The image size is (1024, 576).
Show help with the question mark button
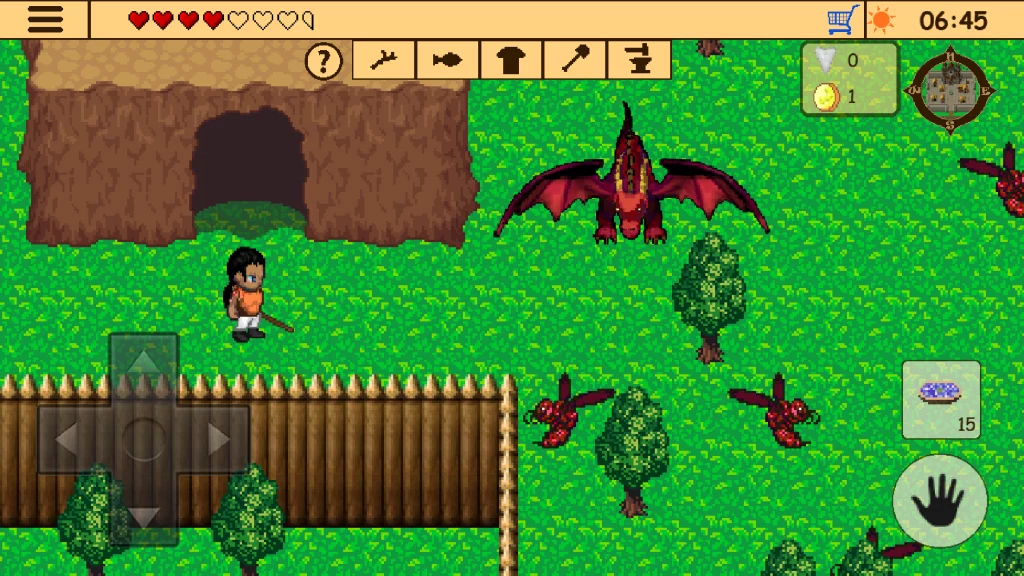click(323, 62)
